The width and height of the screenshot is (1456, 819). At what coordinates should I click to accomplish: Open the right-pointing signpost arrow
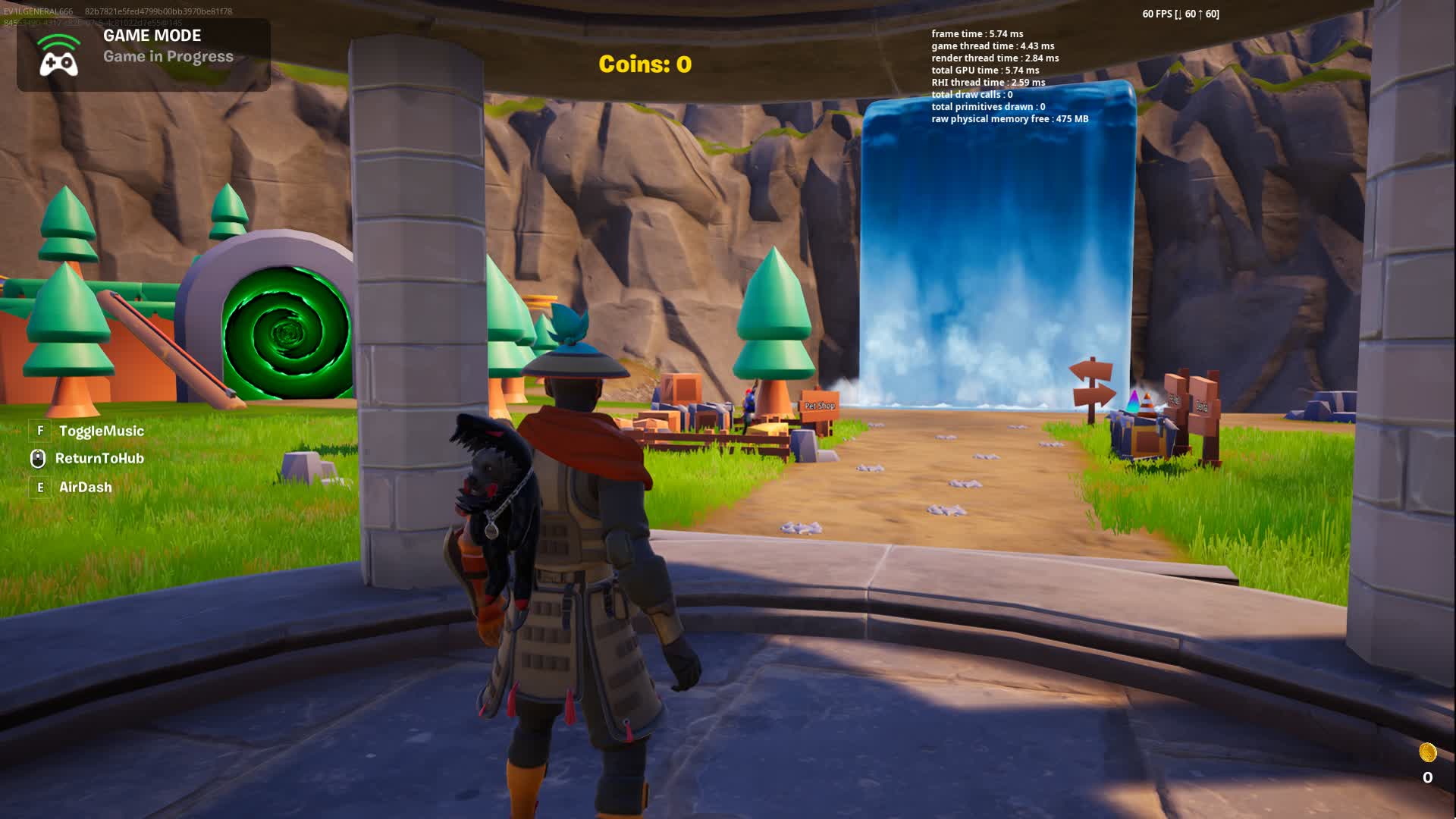pyautogui.click(x=1094, y=397)
